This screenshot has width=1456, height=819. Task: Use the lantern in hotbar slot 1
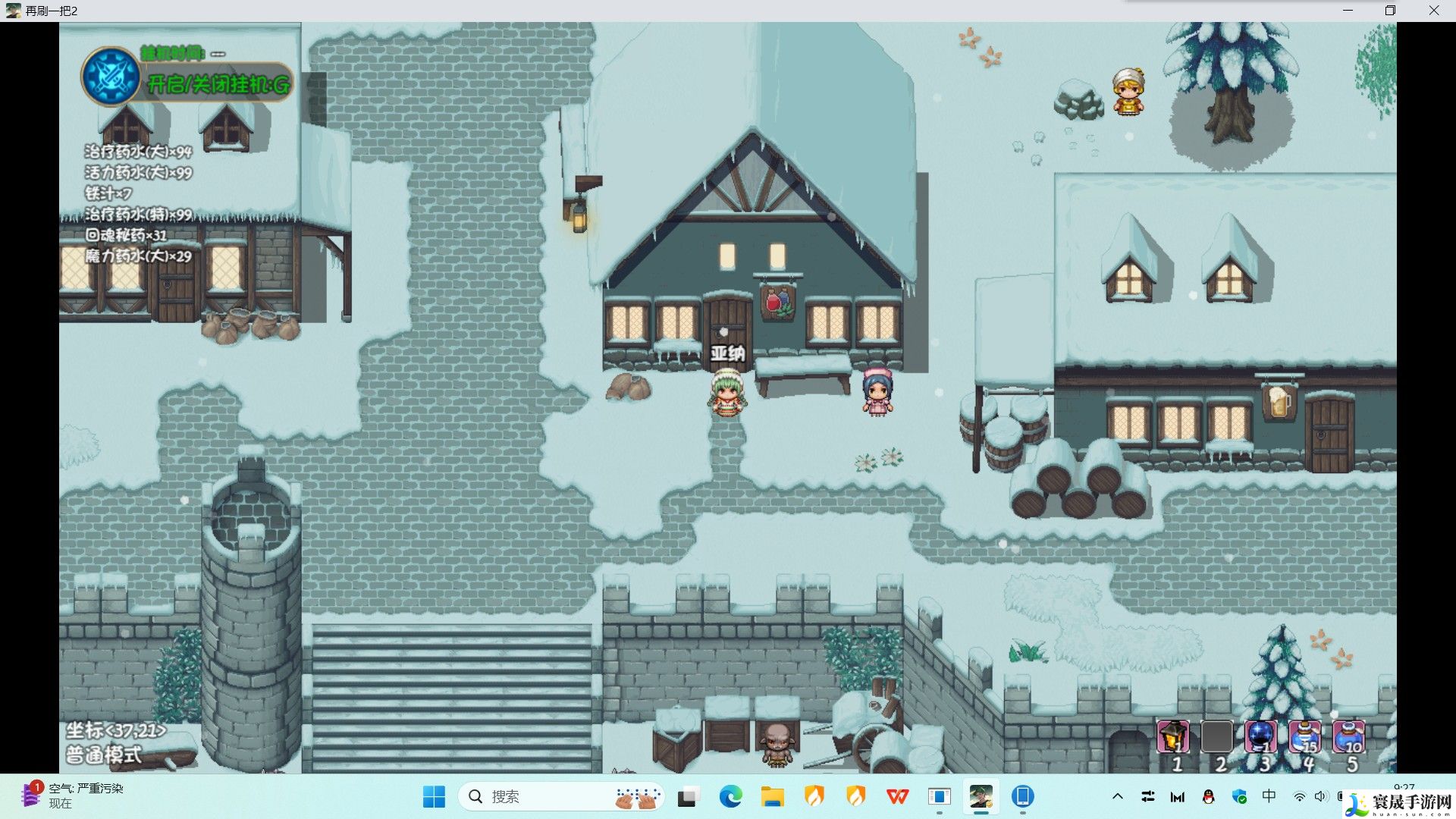pos(1172,736)
